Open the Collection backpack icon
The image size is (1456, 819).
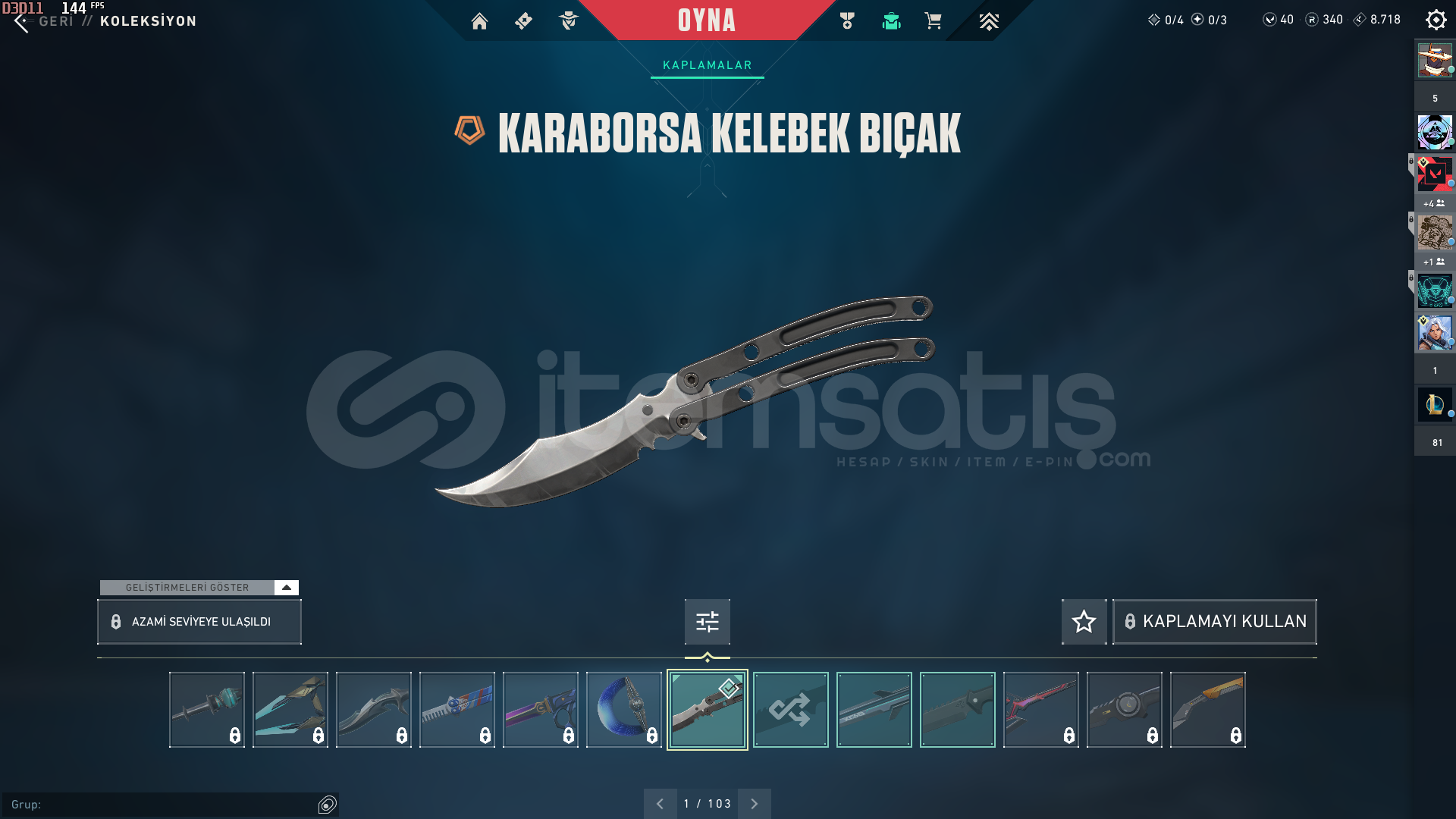coord(890,21)
